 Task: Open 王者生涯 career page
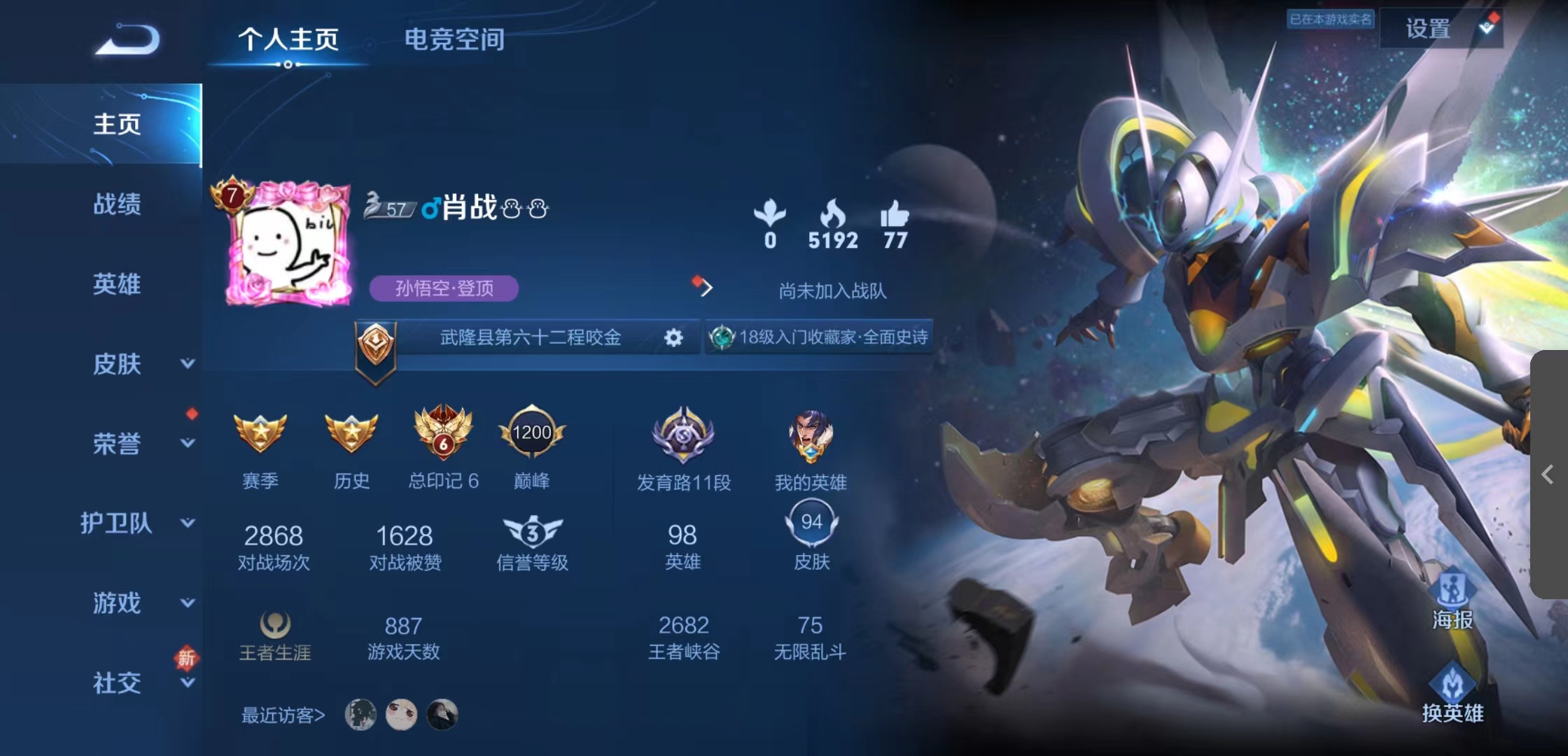pos(275,630)
